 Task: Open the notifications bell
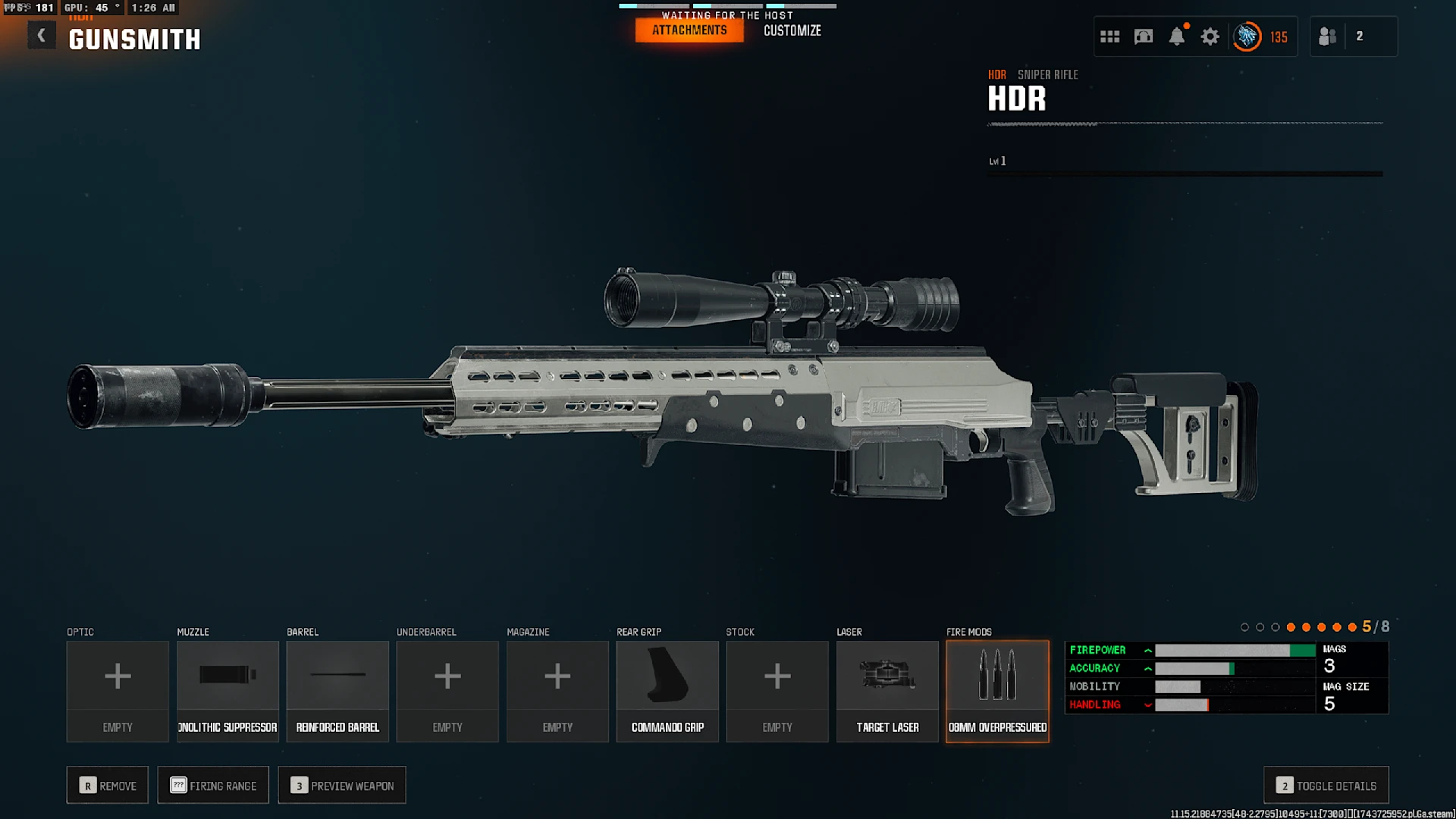tap(1176, 36)
